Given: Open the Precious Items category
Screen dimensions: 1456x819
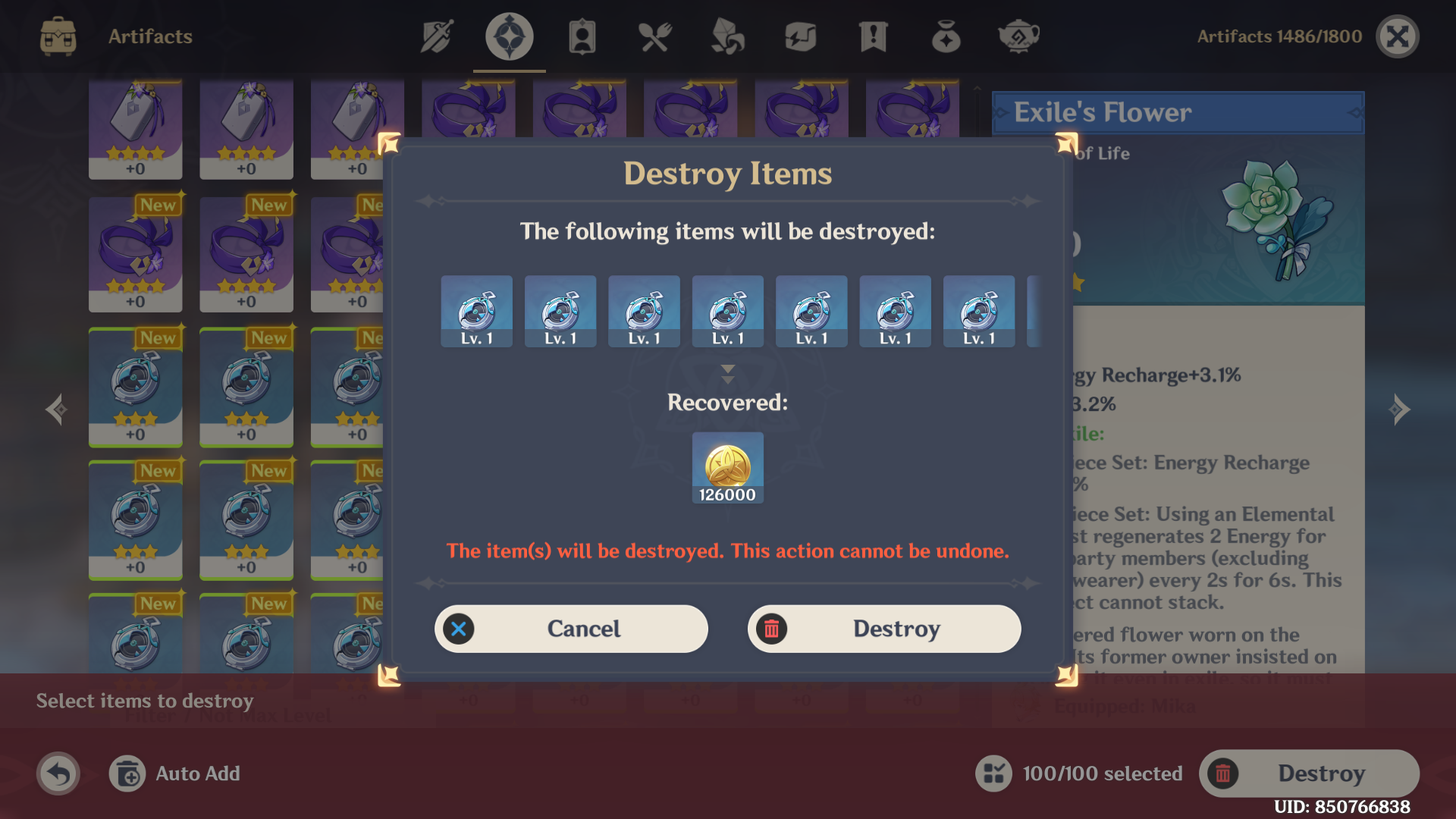Looking at the screenshot, I should point(946,36).
